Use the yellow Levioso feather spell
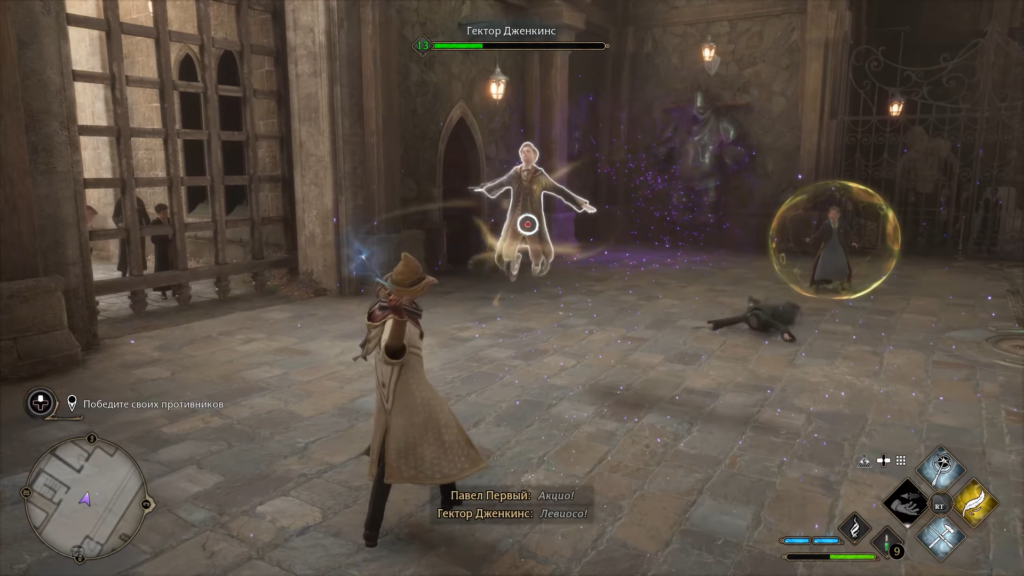The height and width of the screenshot is (576, 1024). click(974, 501)
